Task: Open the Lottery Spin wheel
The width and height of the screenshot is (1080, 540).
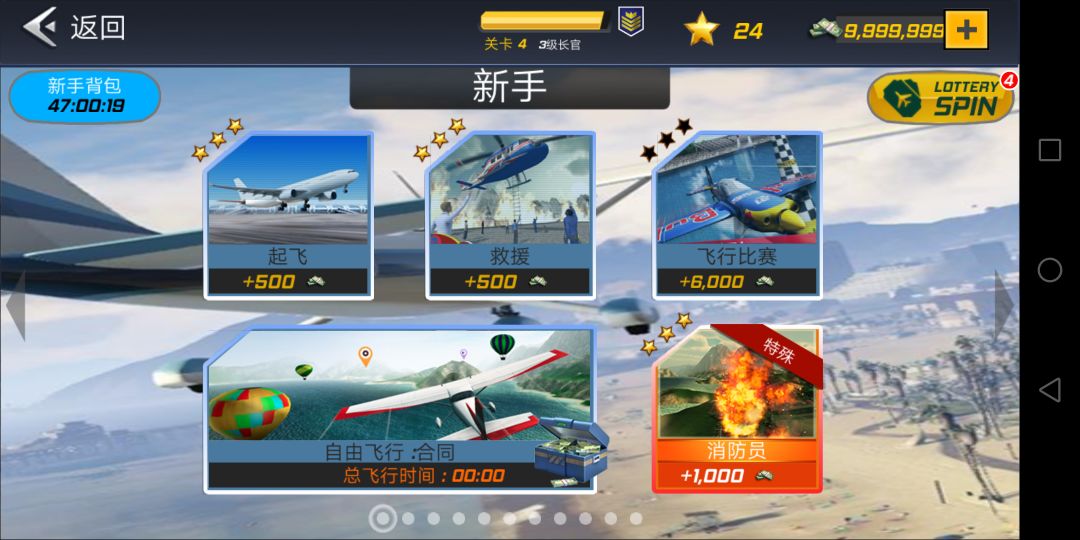Action: click(x=940, y=99)
